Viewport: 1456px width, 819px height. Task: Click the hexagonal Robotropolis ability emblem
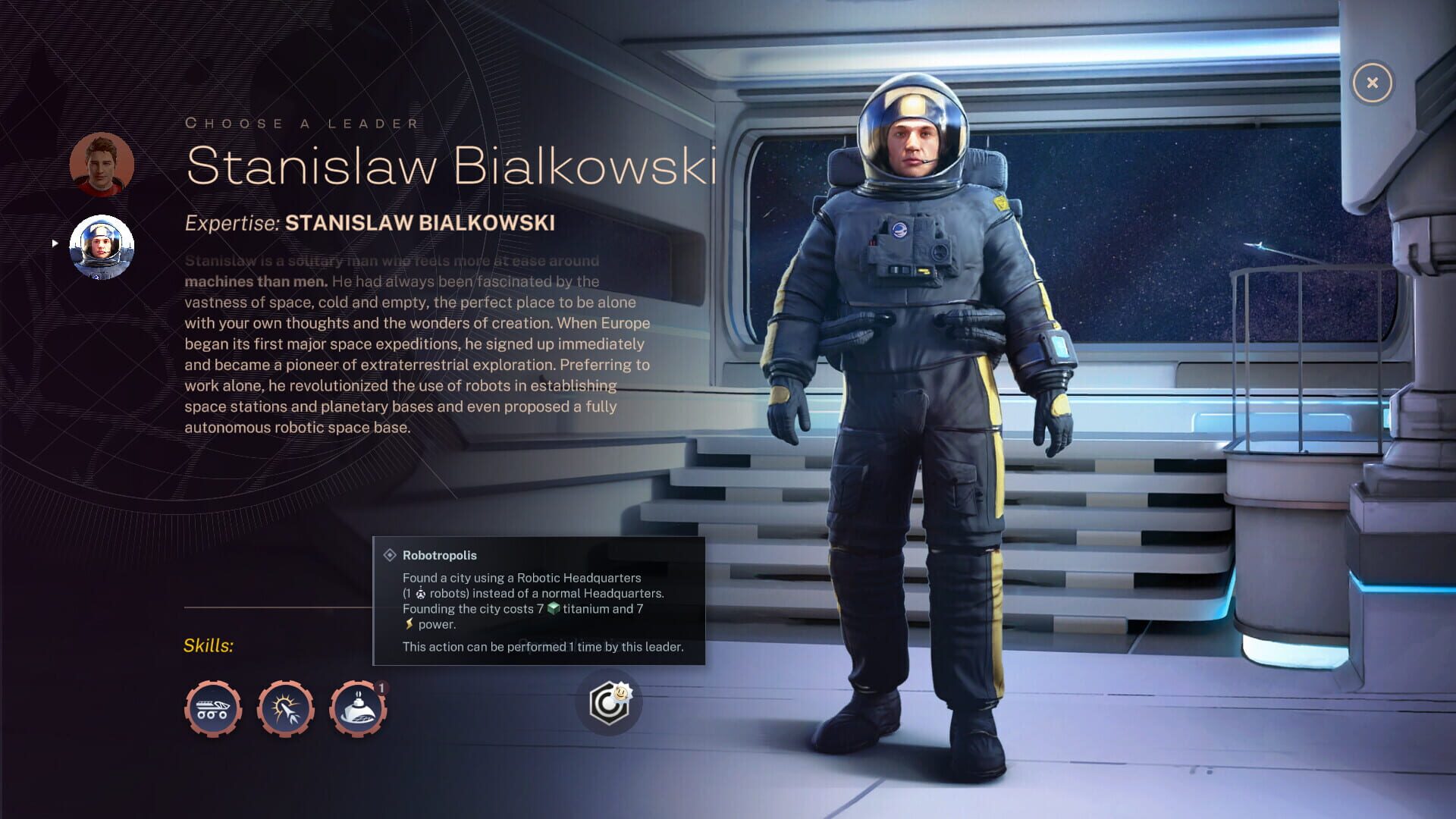click(609, 704)
